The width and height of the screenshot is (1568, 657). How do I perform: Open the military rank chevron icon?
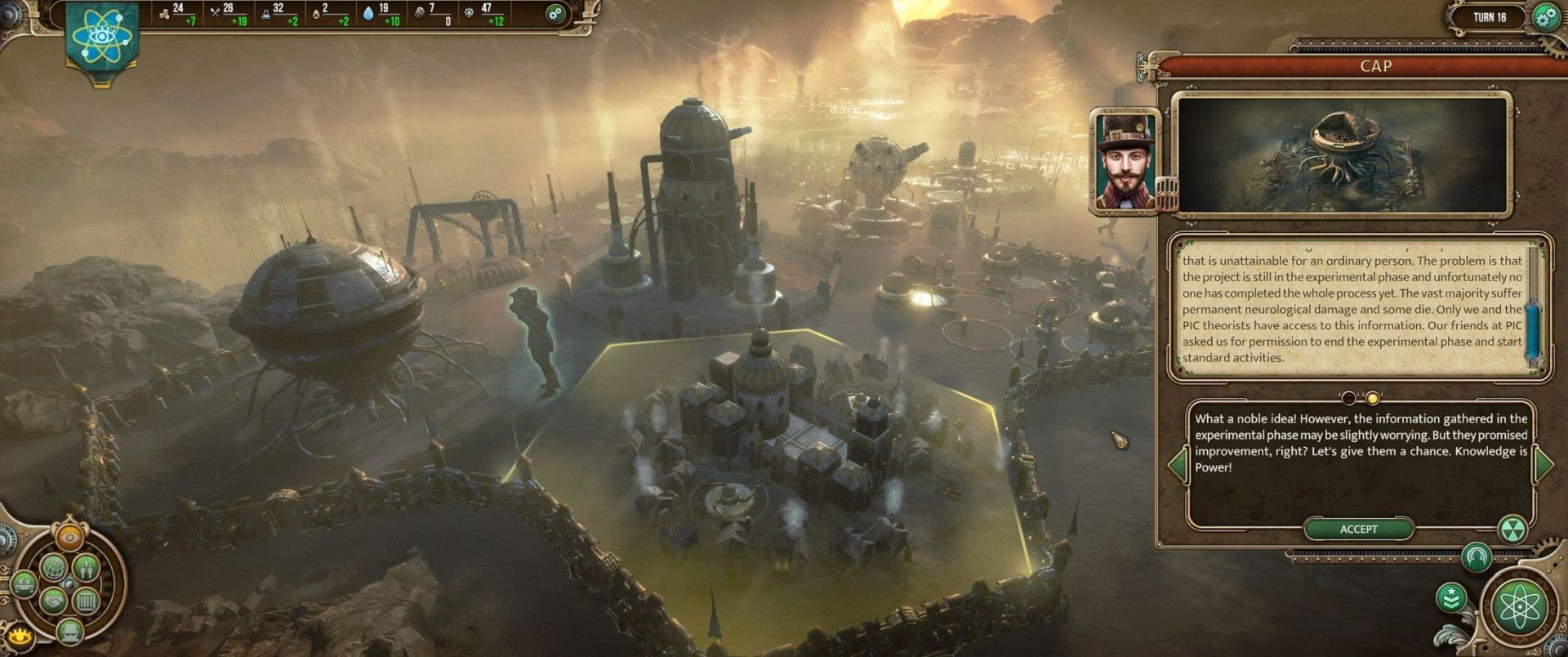click(x=1451, y=598)
